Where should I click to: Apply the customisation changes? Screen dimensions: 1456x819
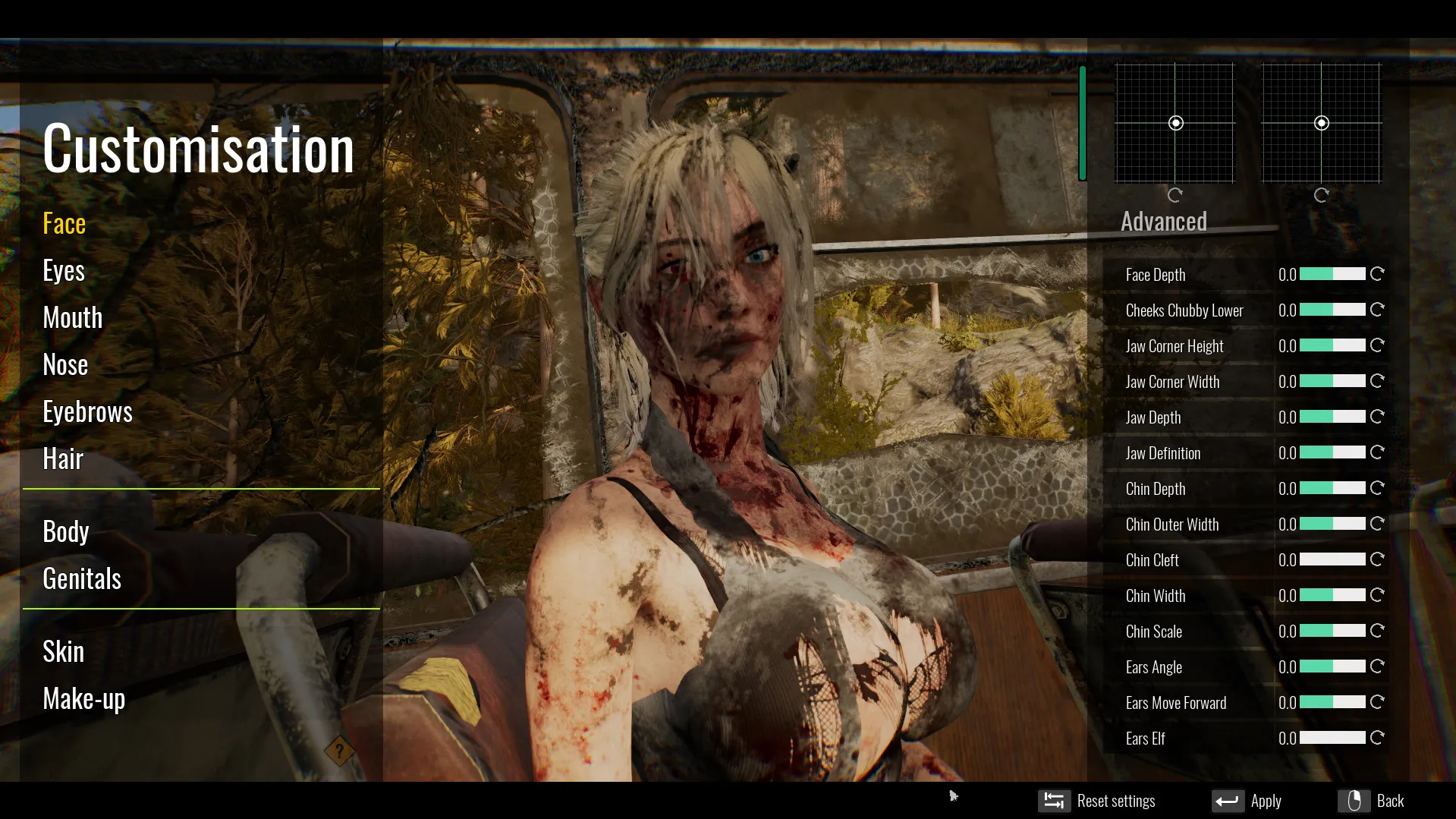(1247, 801)
